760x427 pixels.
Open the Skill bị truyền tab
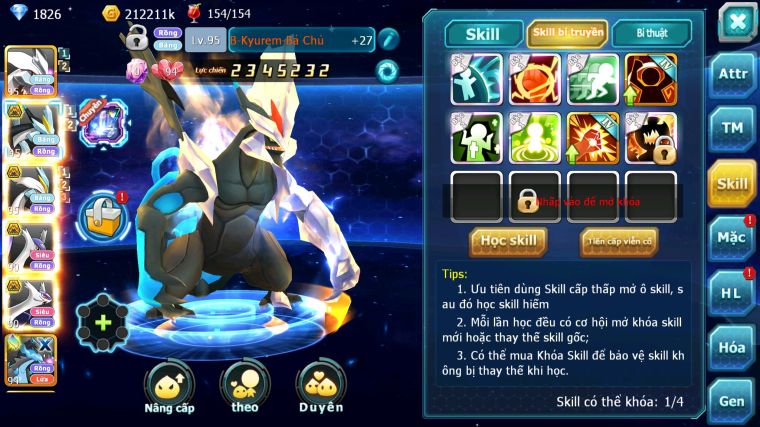[x=567, y=34]
